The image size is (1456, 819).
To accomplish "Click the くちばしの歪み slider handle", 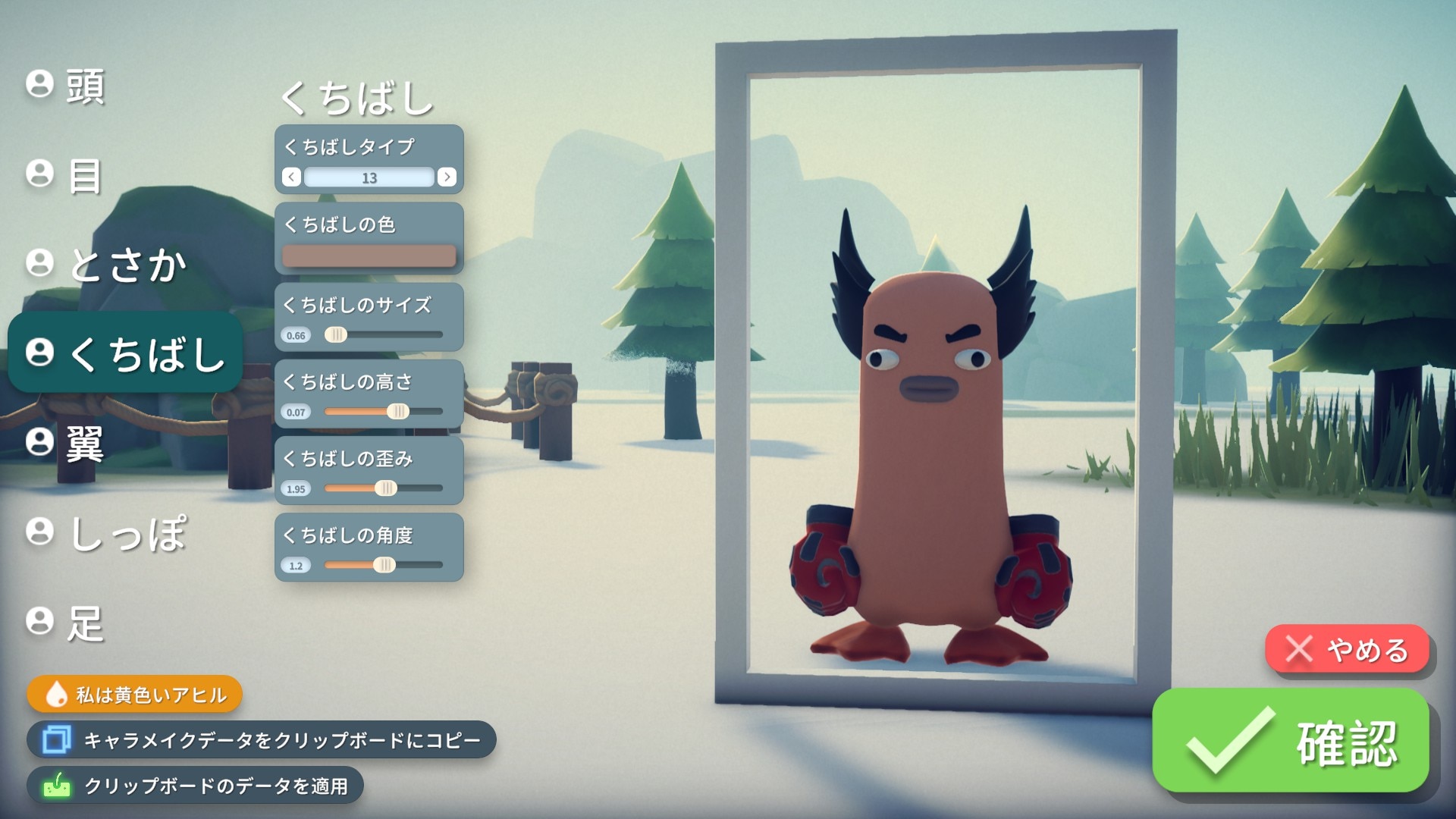I will tap(385, 488).
